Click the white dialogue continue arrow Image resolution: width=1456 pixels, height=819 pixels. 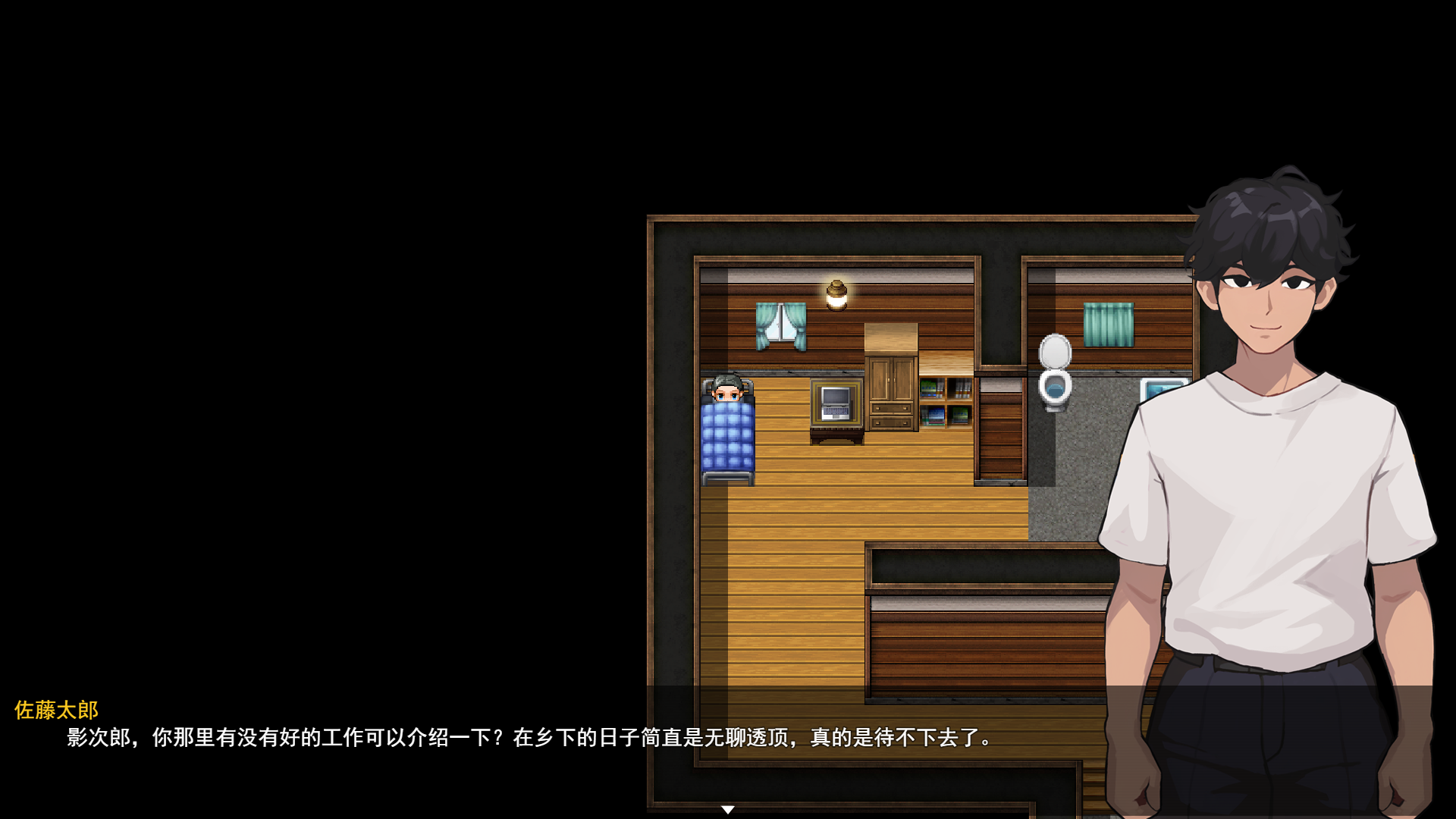point(727,810)
